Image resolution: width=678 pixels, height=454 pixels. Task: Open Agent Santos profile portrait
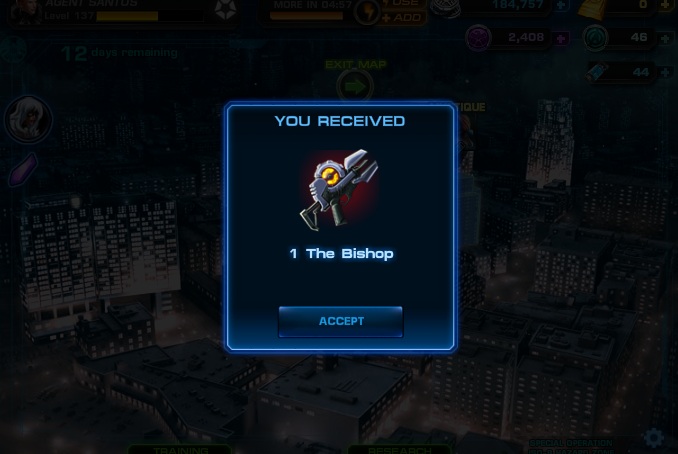coord(26,10)
